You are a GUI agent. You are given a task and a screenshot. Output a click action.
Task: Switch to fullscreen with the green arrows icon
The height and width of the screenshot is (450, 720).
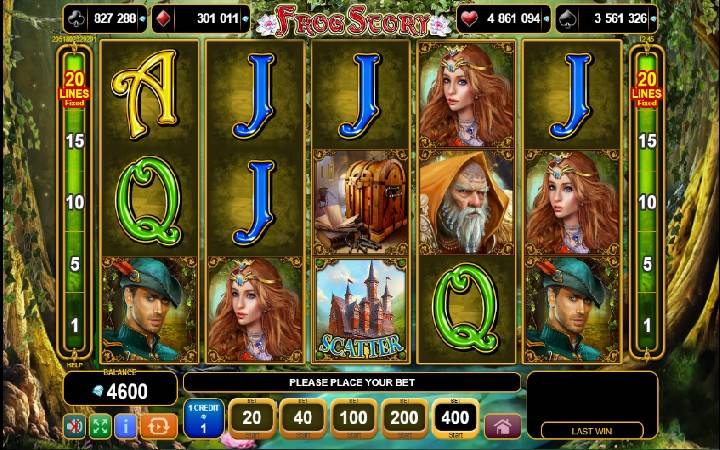point(100,426)
